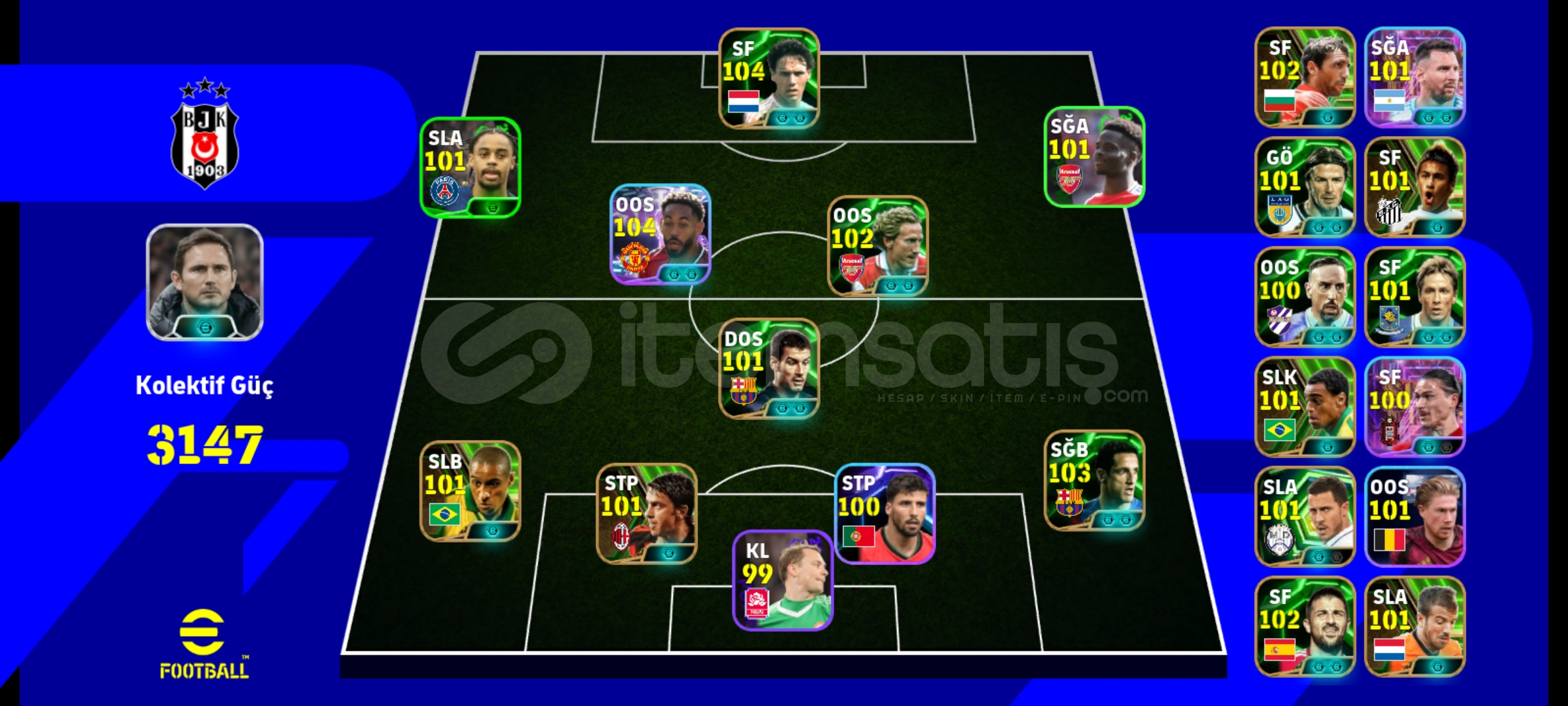Open the SLA 101 PSG left winger card
The width and height of the screenshot is (1568, 706).
pyautogui.click(x=470, y=170)
